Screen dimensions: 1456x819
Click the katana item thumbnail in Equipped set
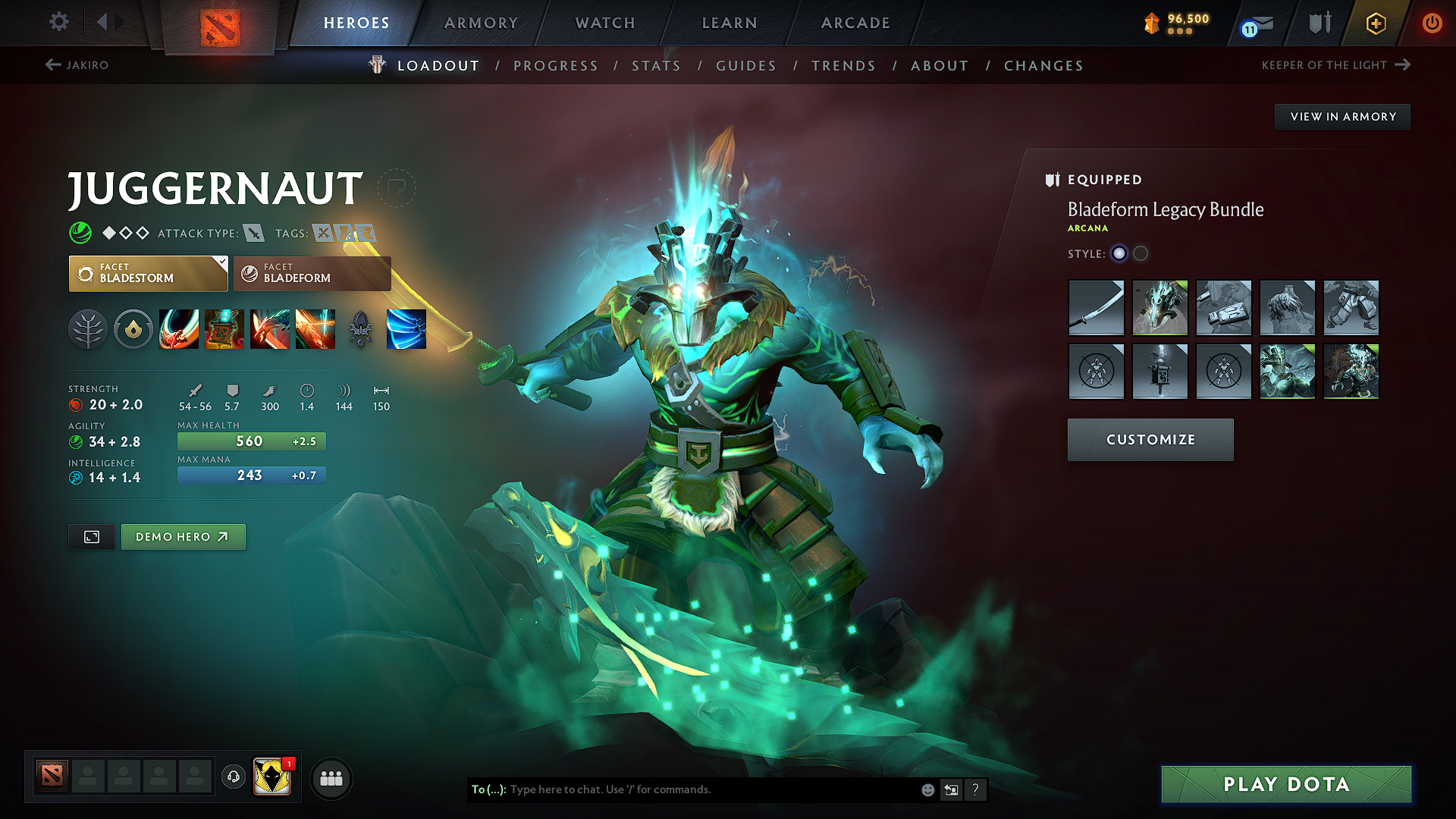1096,308
